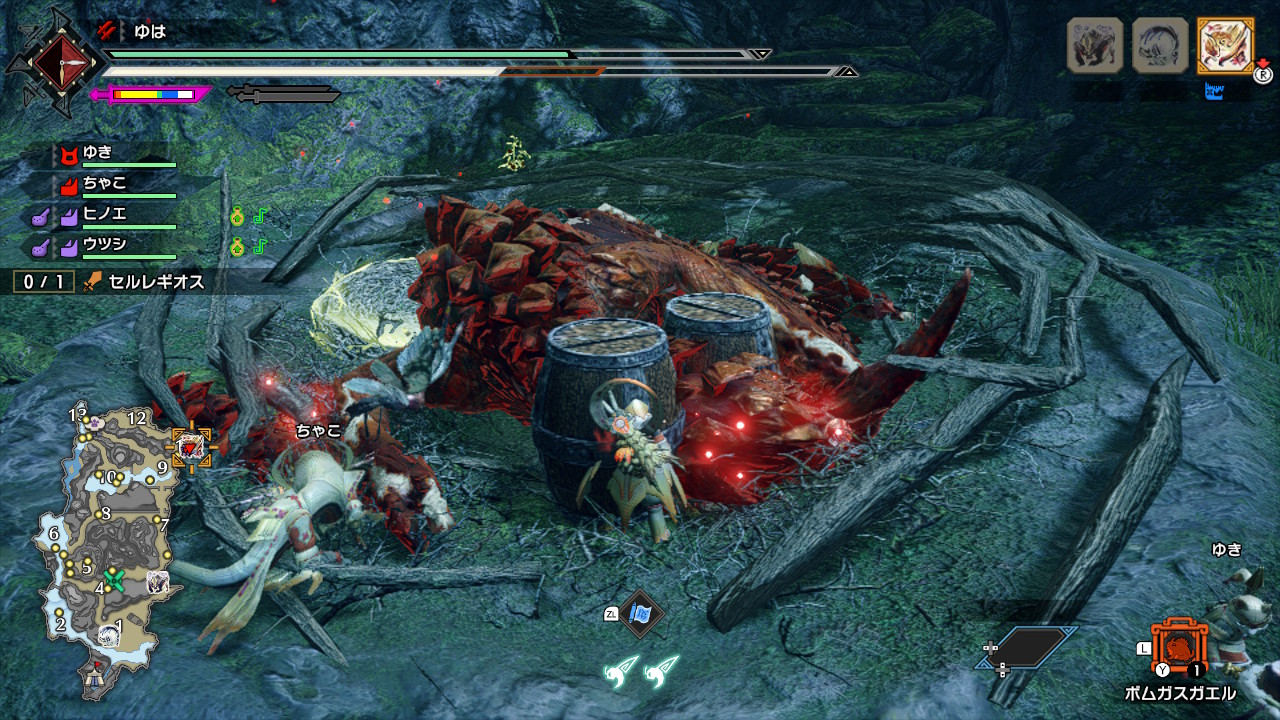Select party member ちゃこ in the list
The height and width of the screenshot is (720, 1280).
click(x=104, y=183)
